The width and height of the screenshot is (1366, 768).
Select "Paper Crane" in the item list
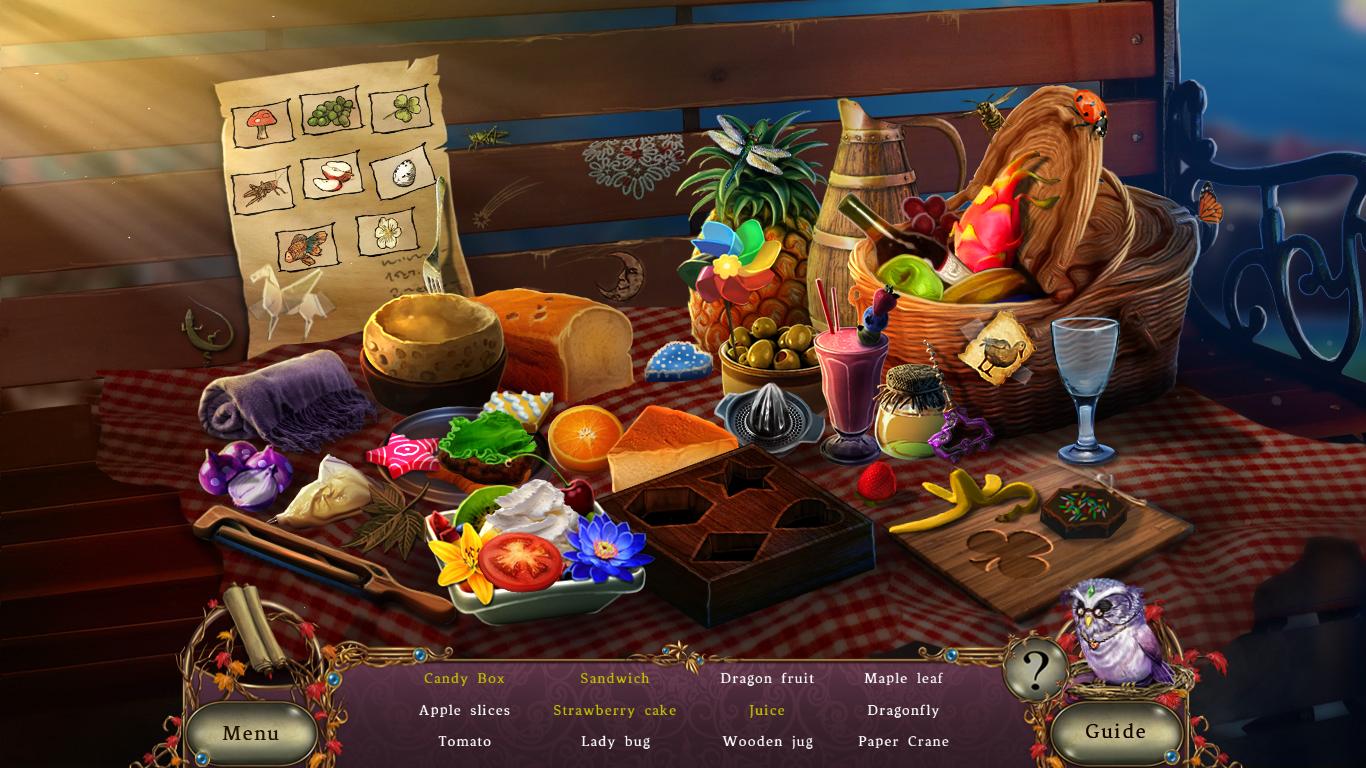click(903, 741)
